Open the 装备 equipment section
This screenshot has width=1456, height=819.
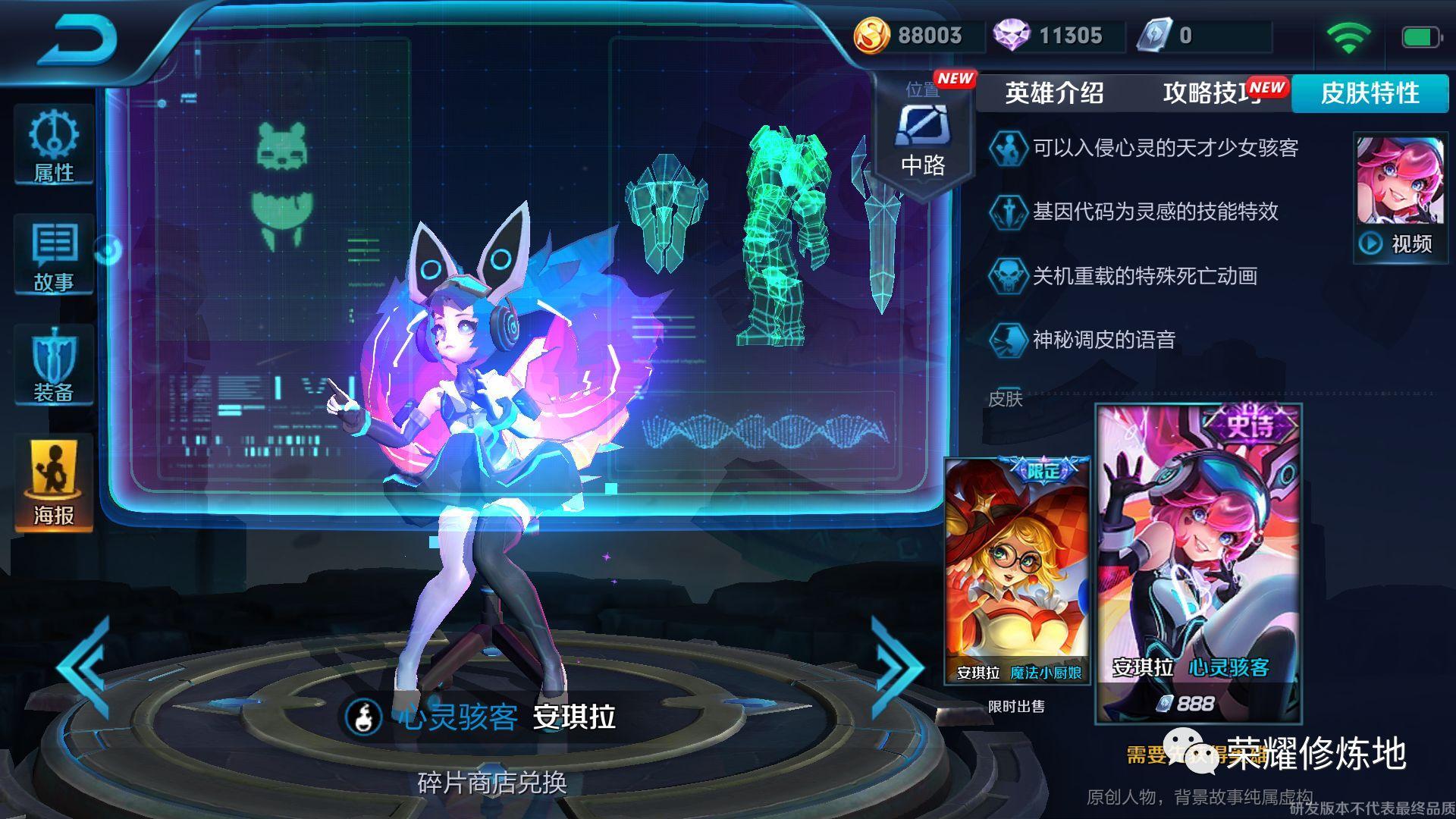click(54, 365)
